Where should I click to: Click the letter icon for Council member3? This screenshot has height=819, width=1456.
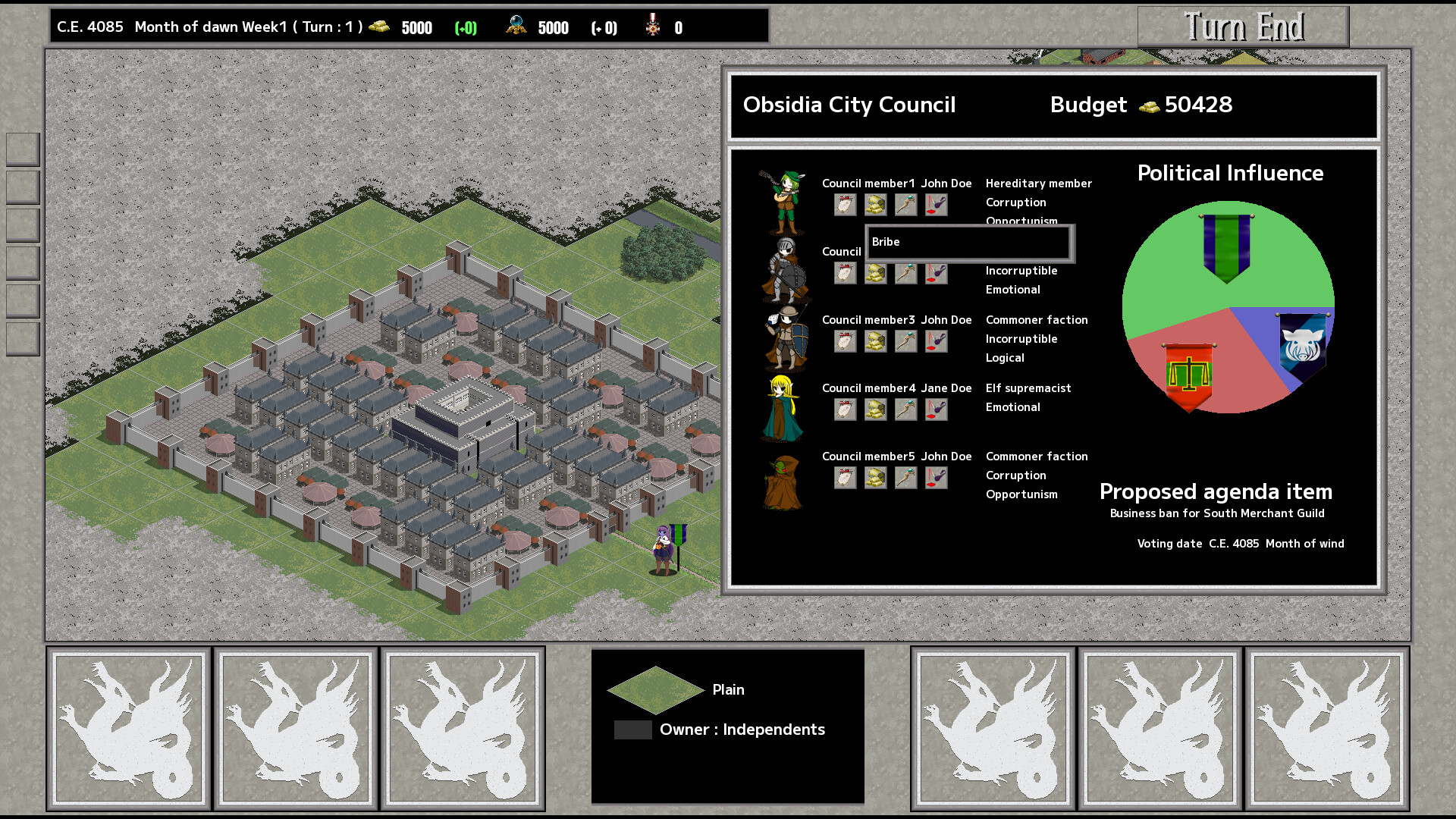coord(844,341)
